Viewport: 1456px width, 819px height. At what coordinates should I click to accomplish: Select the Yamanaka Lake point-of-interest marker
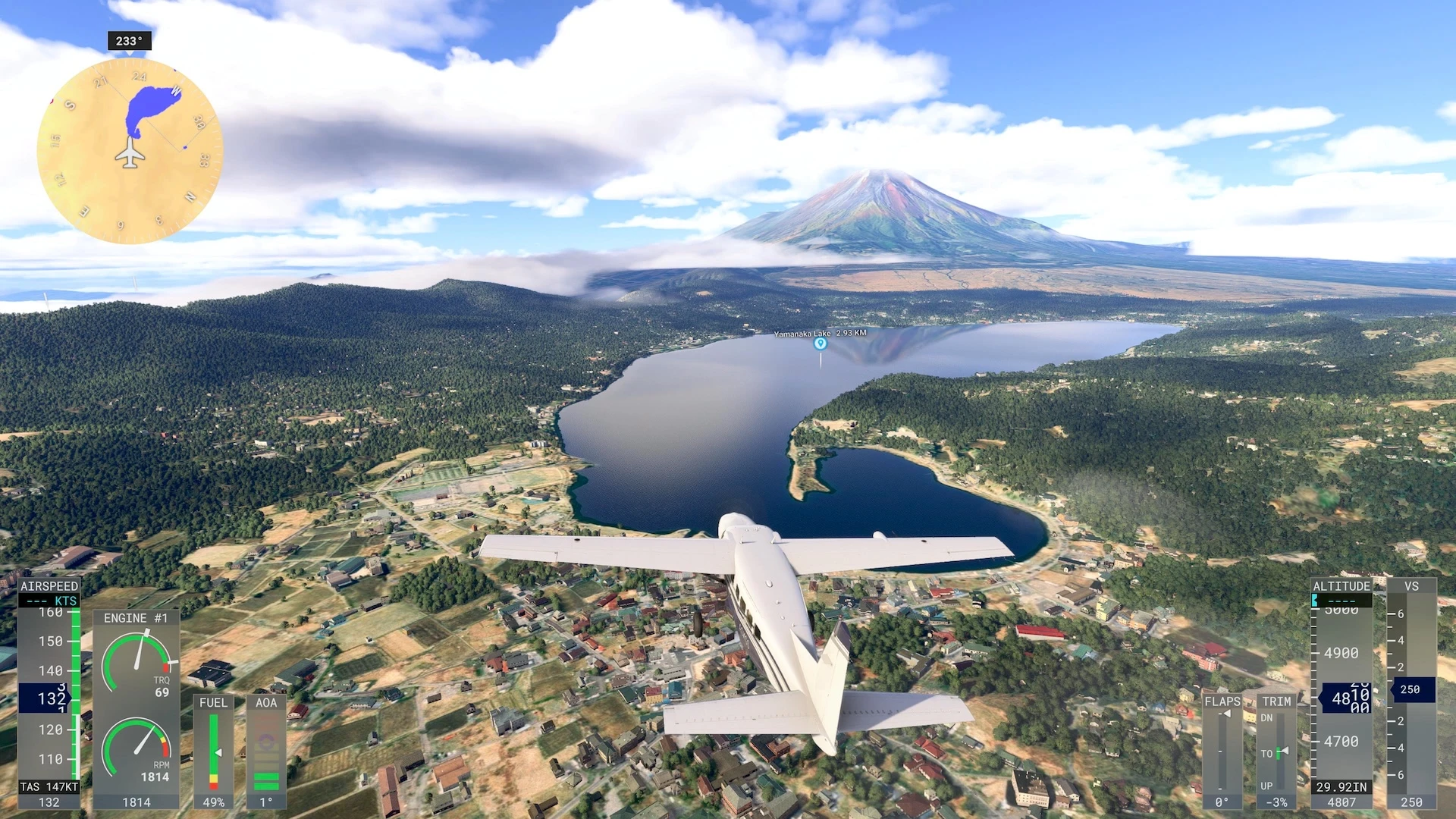tap(820, 344)
